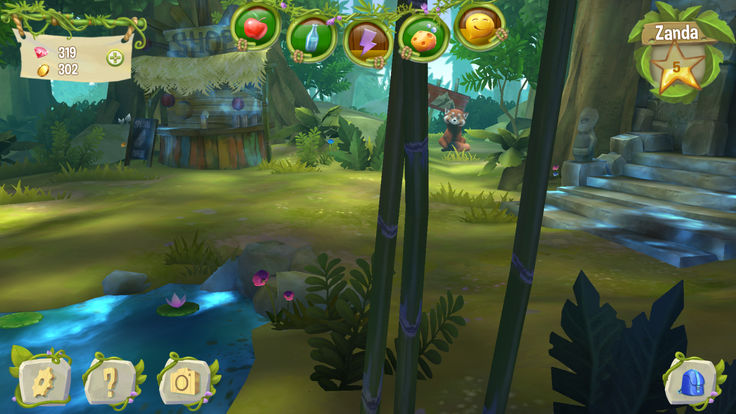Open the yellow smiley happiness icon
The height and width of the screenshot is (414, 736).
pyautogui.click(x=478, y=26)
